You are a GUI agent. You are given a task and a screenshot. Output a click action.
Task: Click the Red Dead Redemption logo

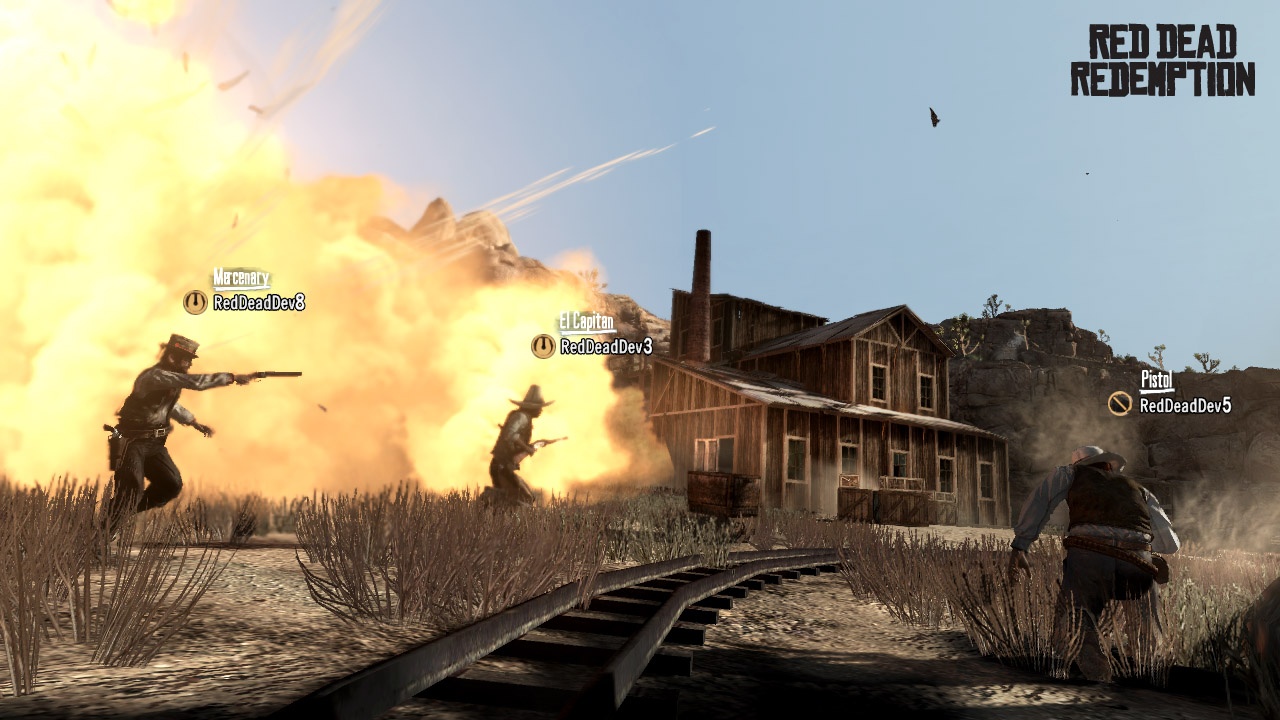[x=1162, y=60]
